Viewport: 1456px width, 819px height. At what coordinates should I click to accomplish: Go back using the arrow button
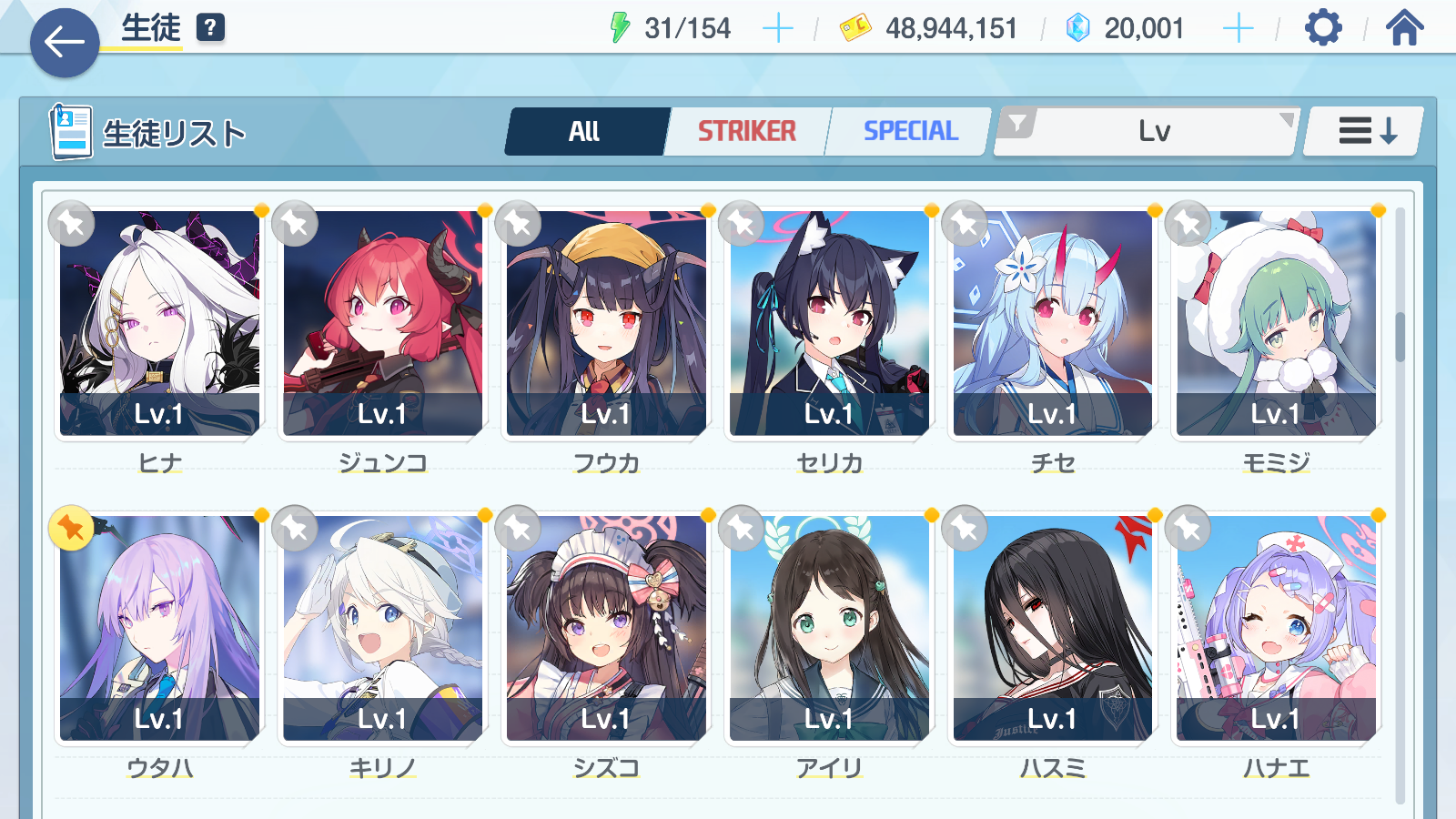[65, 42]
